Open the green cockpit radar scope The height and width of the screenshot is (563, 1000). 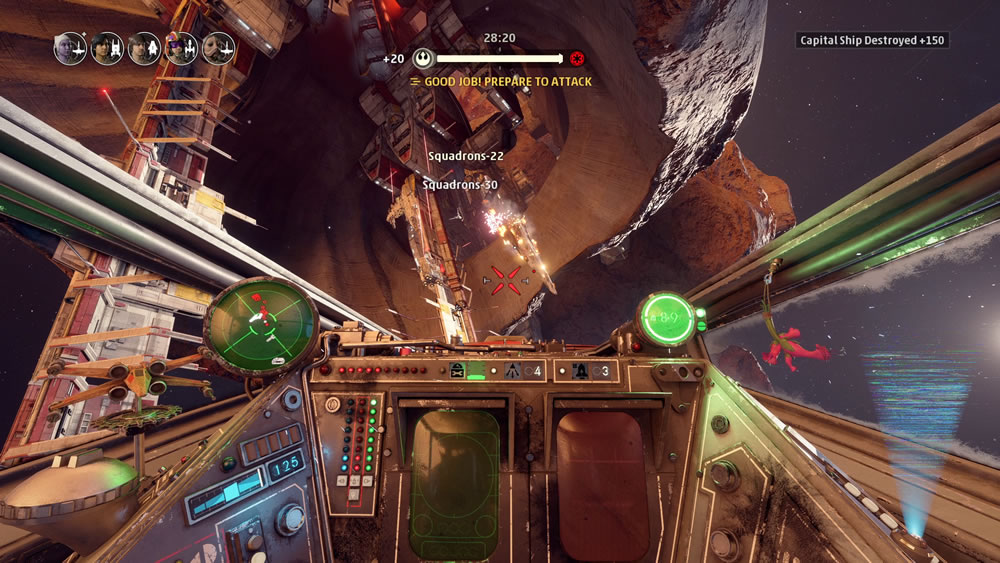[261, 322]
